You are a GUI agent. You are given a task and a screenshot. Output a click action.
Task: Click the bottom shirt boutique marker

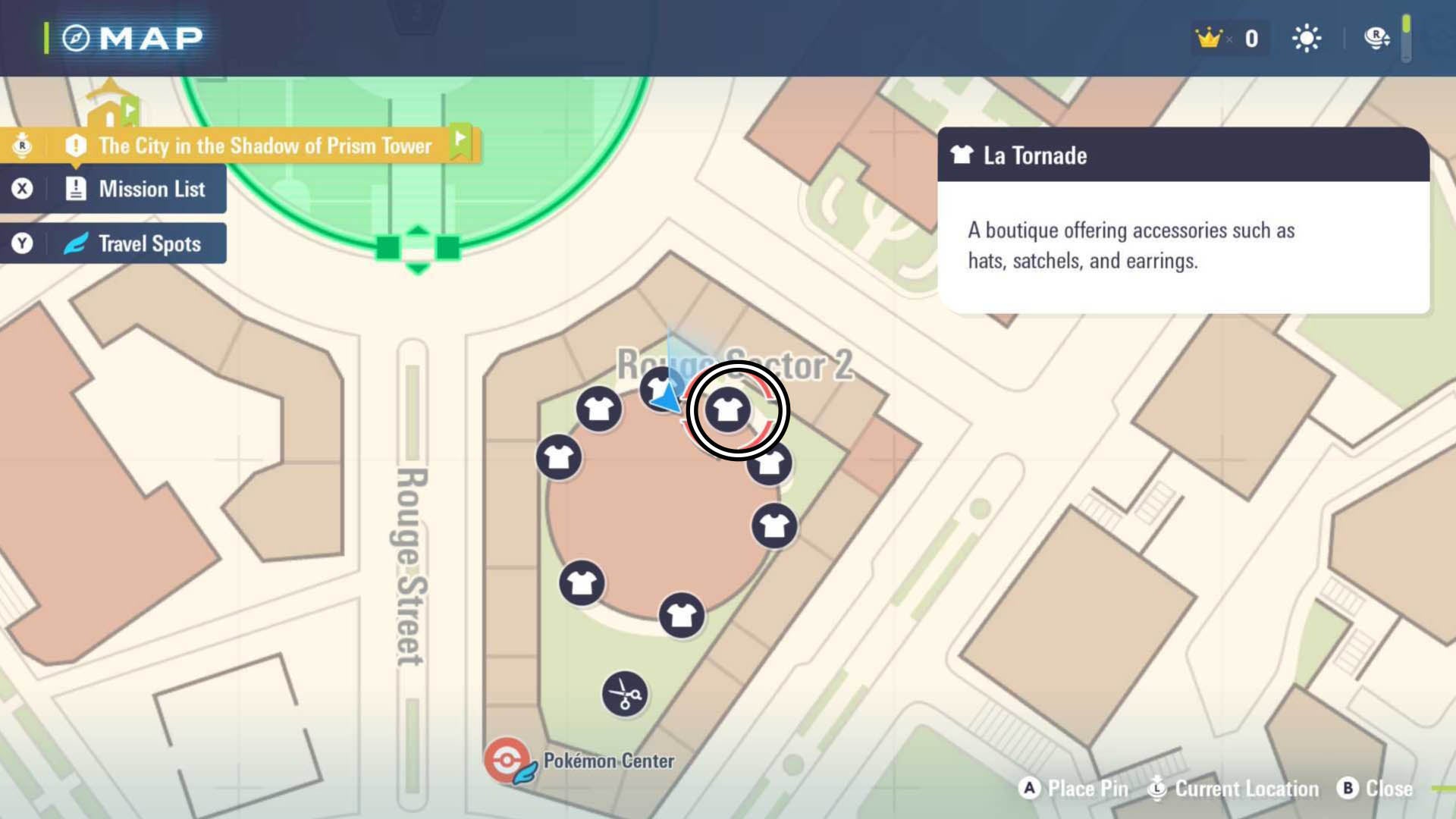pyautogui.click(x=682, y=616)
